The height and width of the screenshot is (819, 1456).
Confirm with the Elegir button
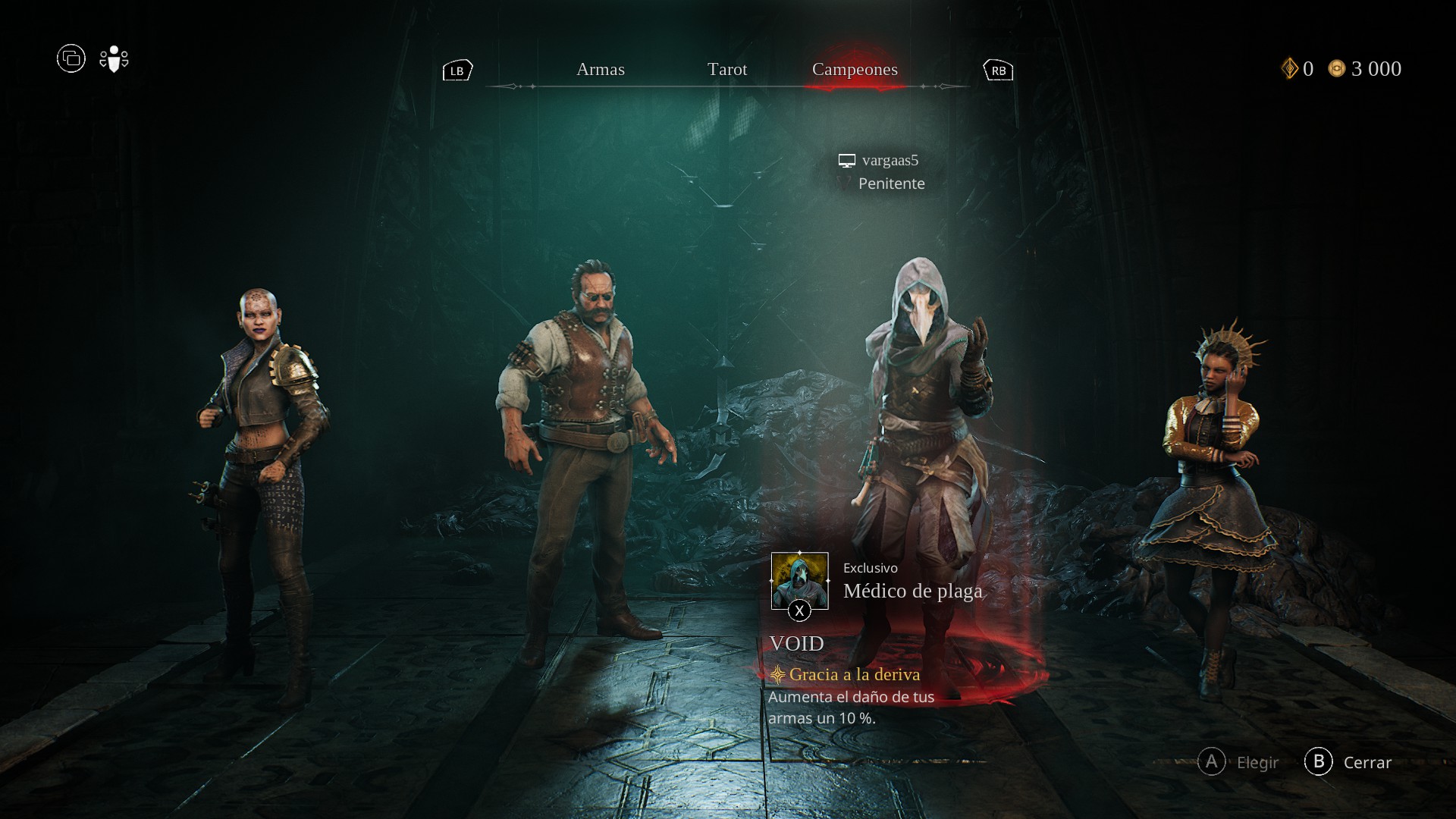tap(1238, 762)
